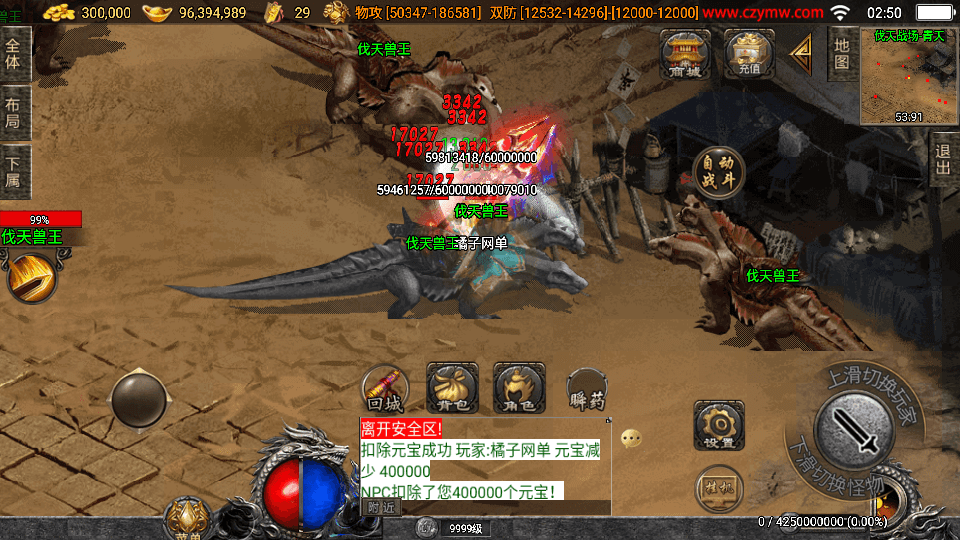The image size is (960, 540).
Task: Open the 背包 backpack
Action: (x=452, y=389)
